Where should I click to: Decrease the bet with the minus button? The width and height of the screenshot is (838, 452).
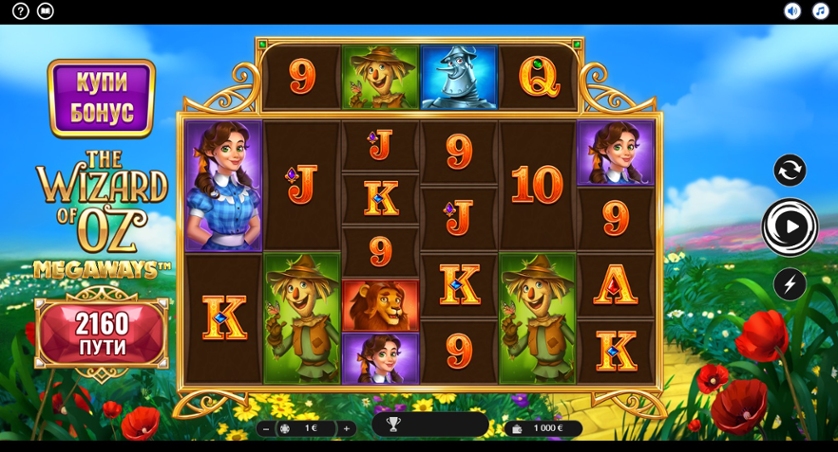pyautogui.click(x=266, y=428)
